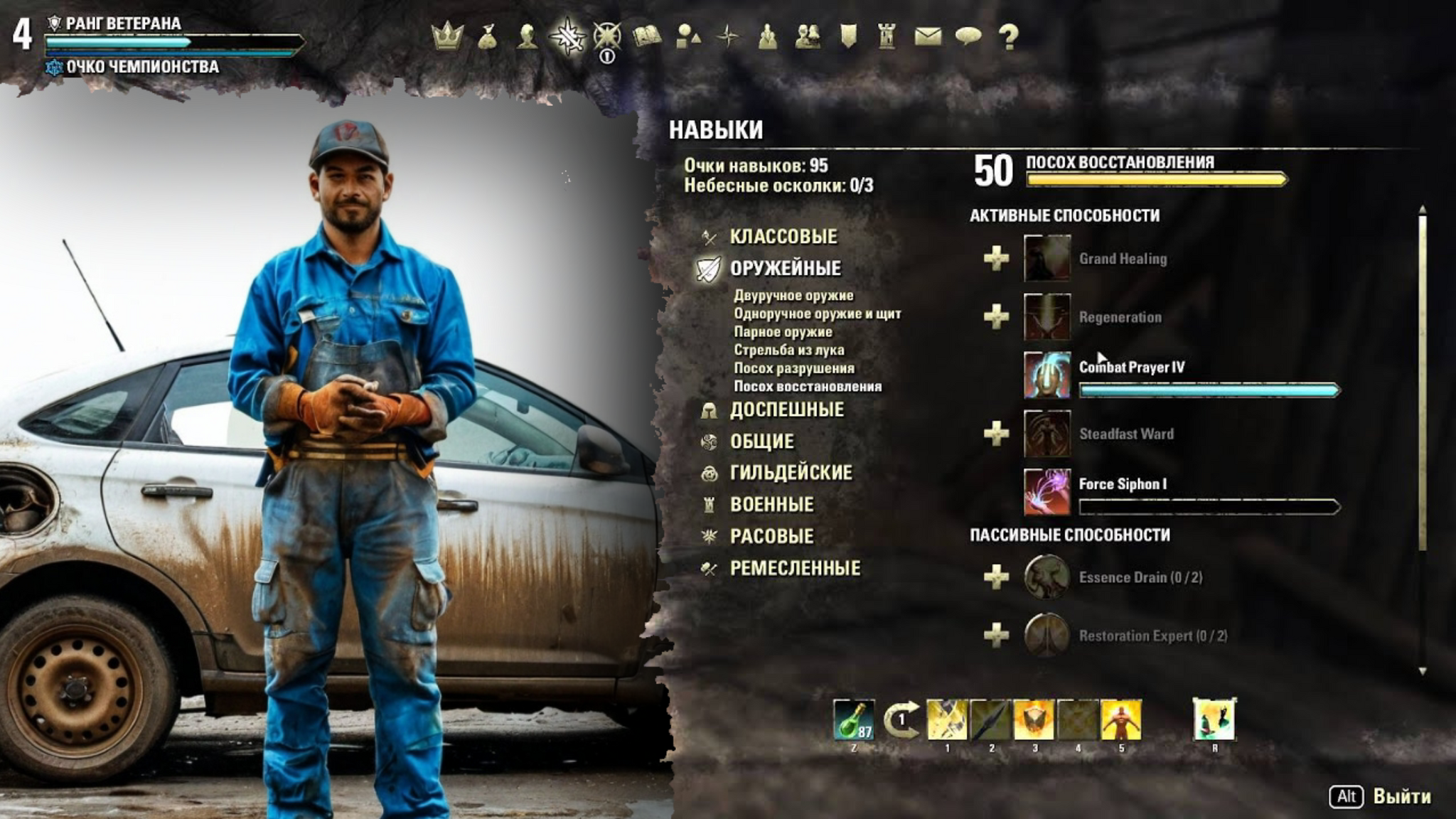
Task: Open the inventory bag icon
Action: click(x=488, y=36)
